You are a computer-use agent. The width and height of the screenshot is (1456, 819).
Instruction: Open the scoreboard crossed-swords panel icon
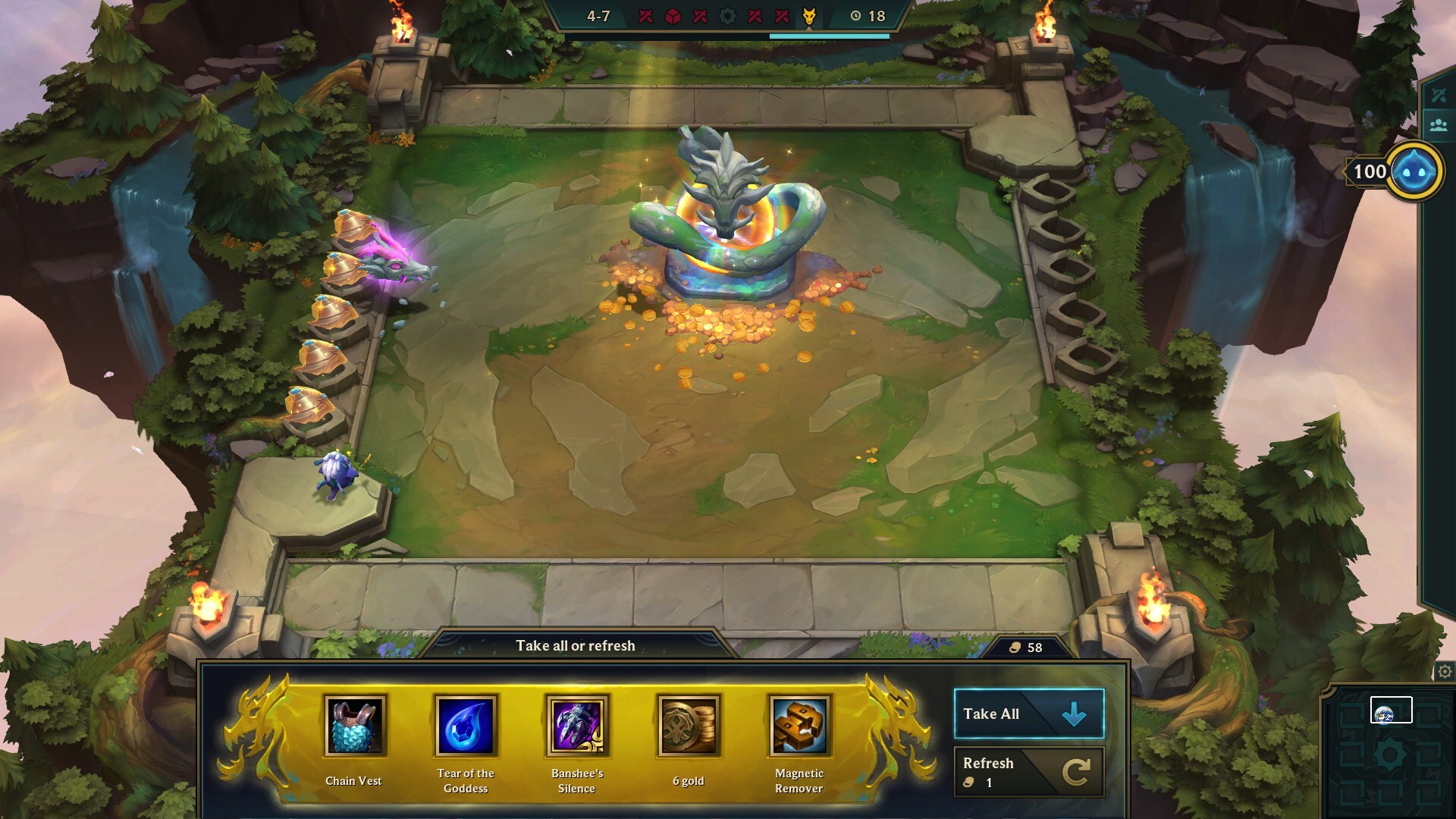(x=1439, y=96)
